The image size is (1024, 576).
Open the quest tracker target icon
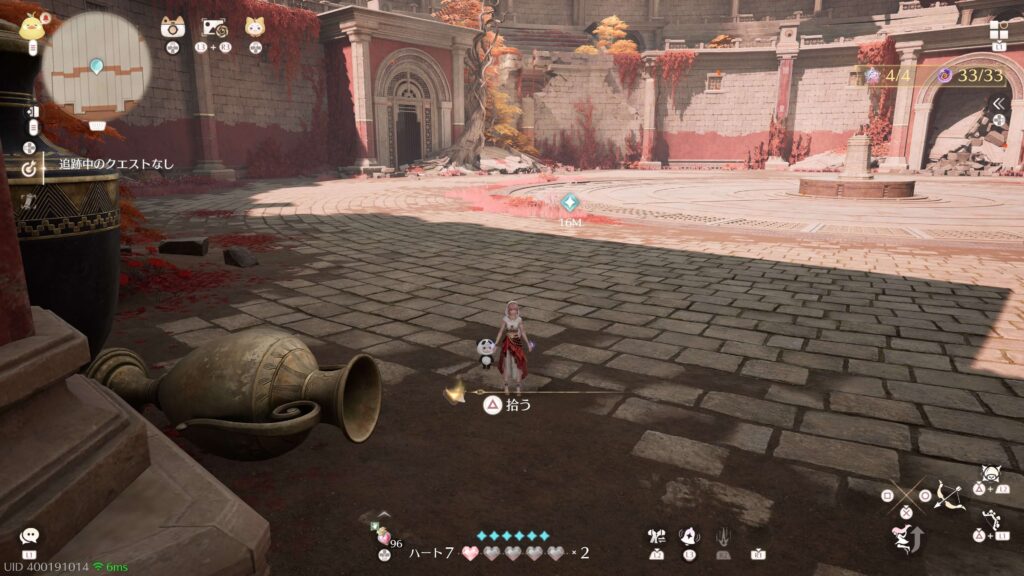coord(29,168)
